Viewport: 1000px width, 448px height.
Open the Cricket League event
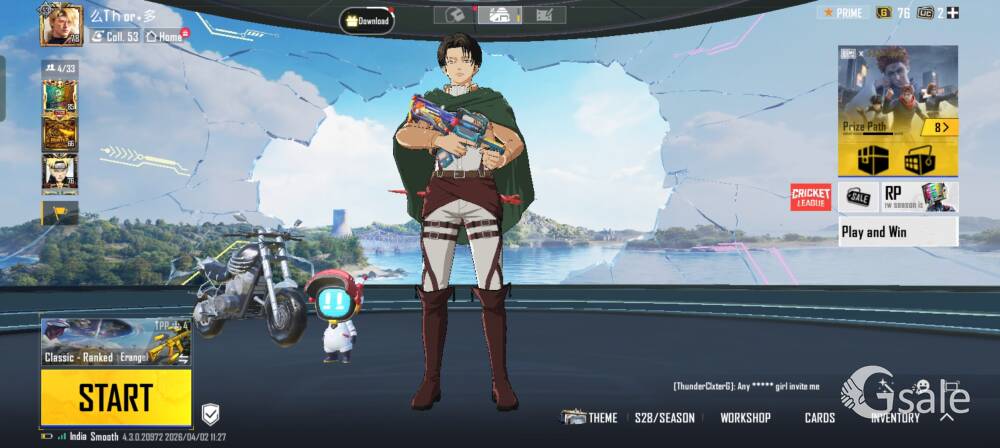[811, 197]
